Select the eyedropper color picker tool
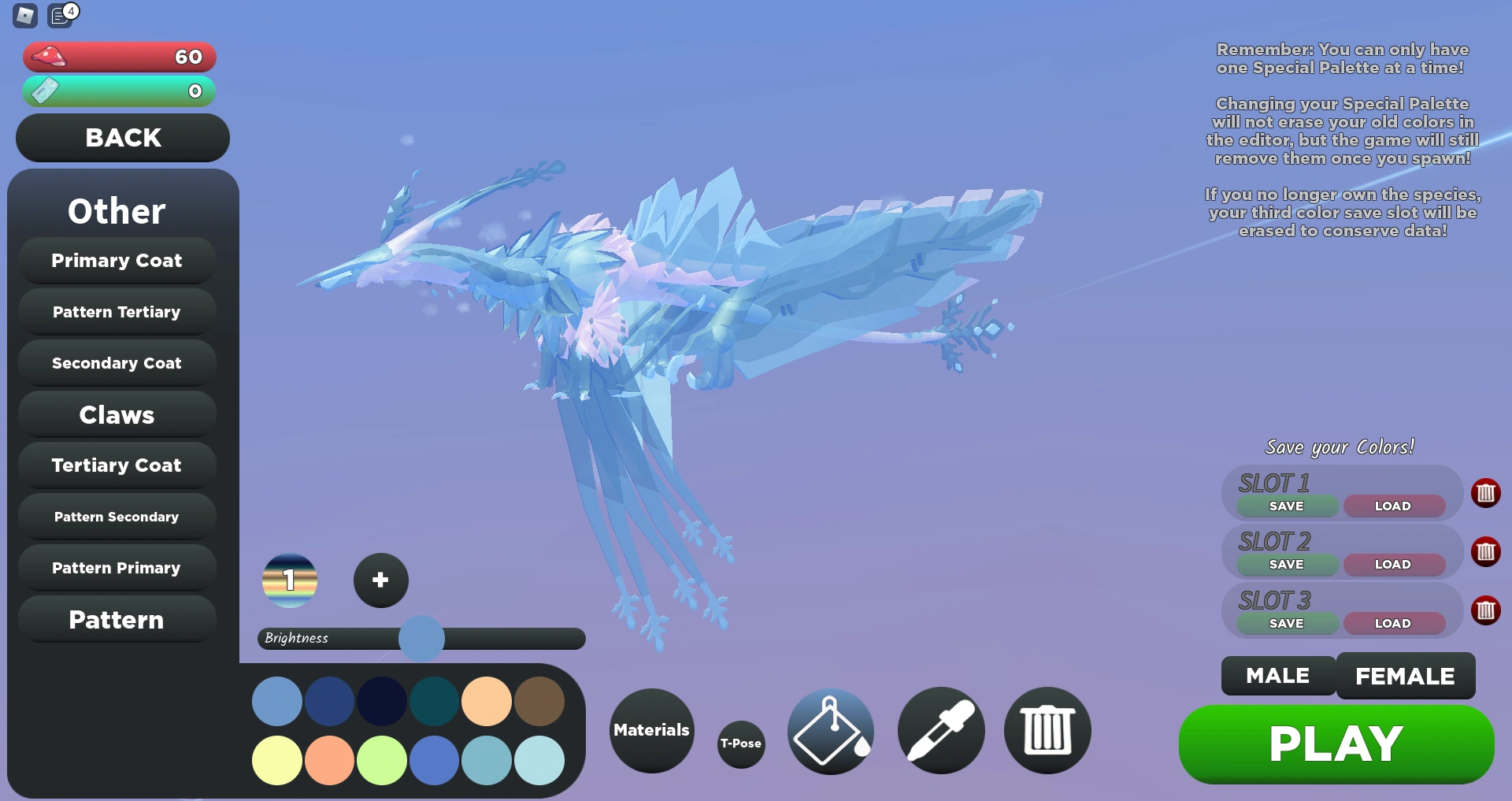 (939, 731)
